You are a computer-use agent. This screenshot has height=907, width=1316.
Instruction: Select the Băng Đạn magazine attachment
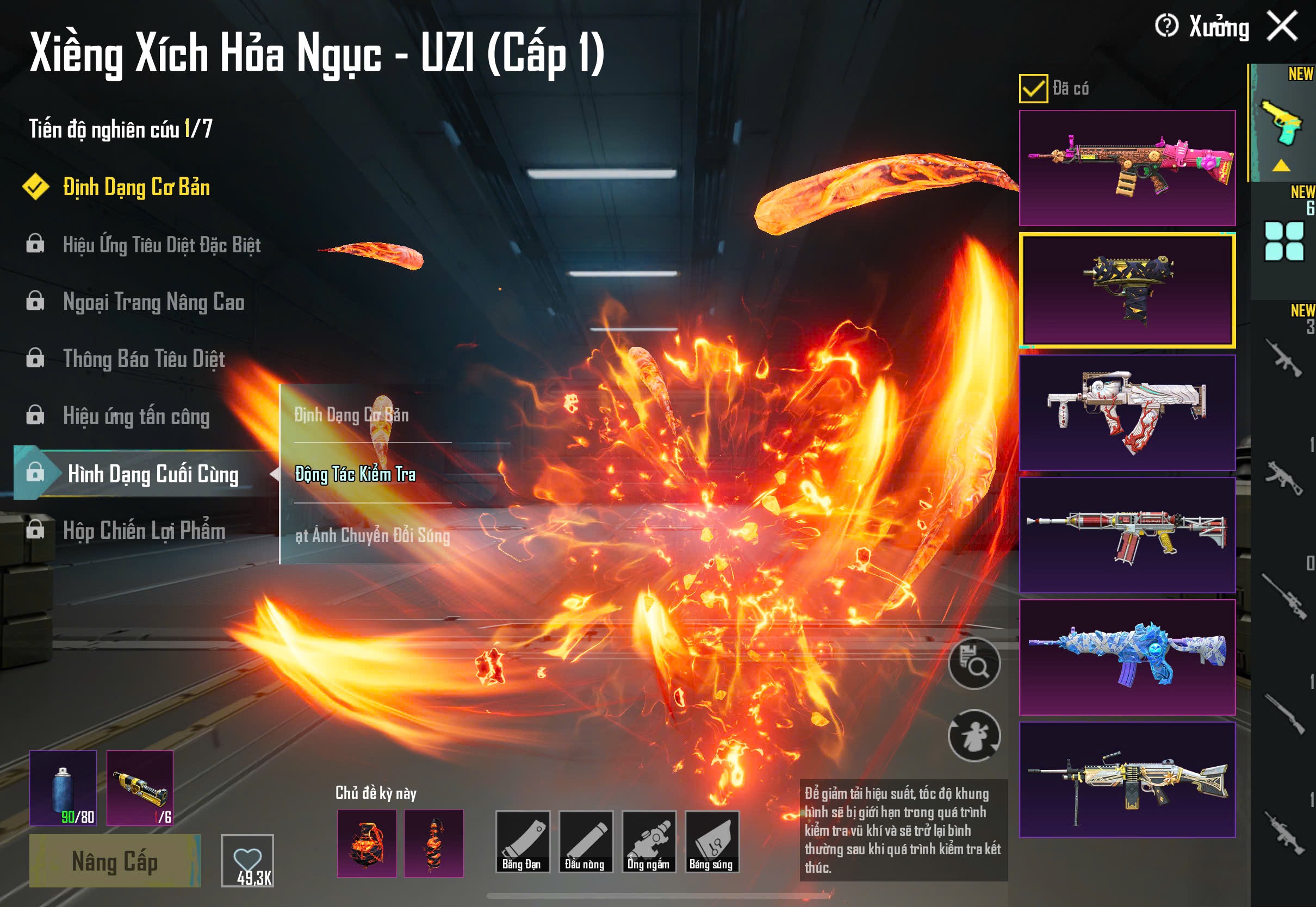[522, 842]
